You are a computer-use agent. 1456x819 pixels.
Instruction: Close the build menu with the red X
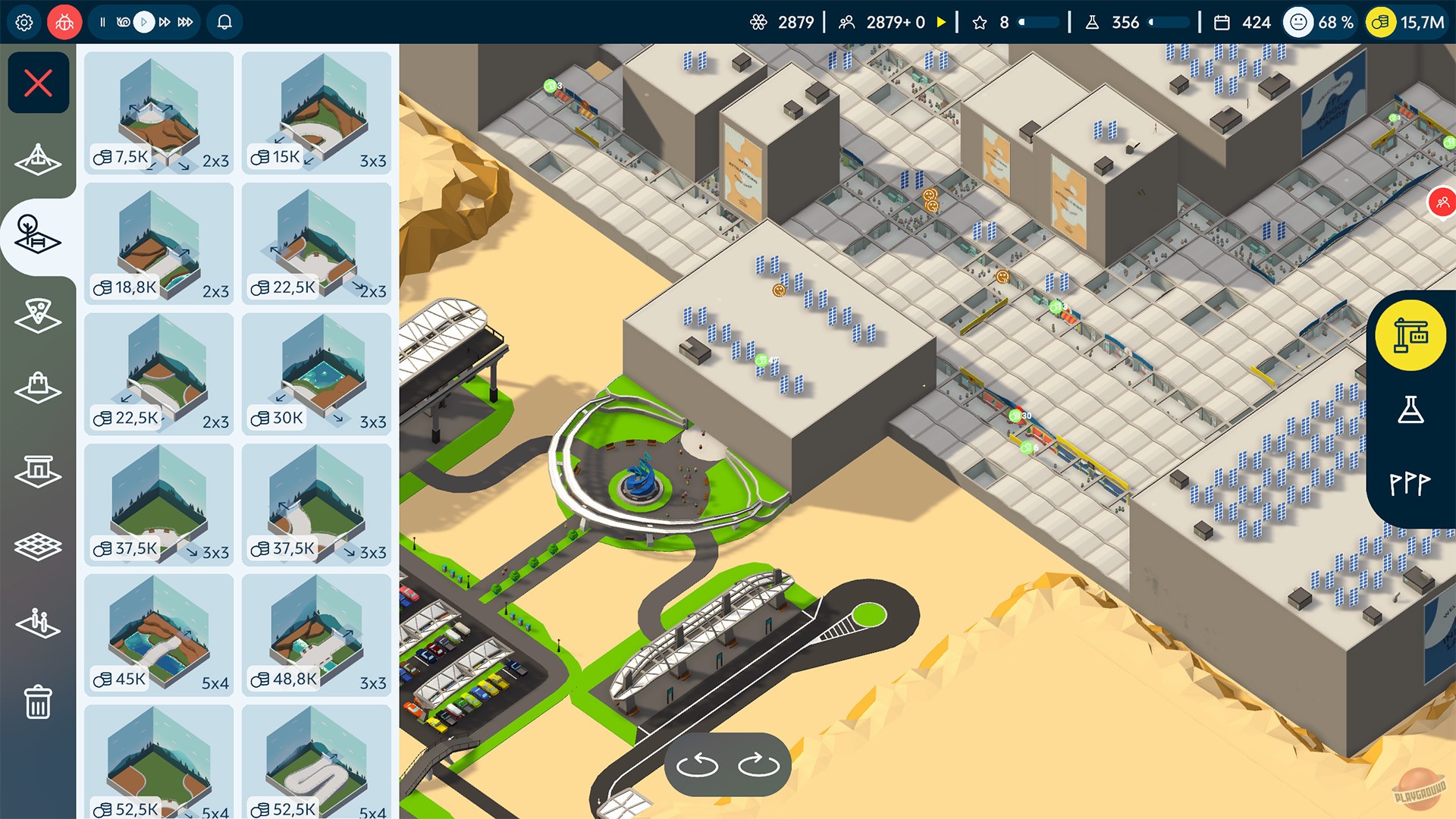coord(38,82)
